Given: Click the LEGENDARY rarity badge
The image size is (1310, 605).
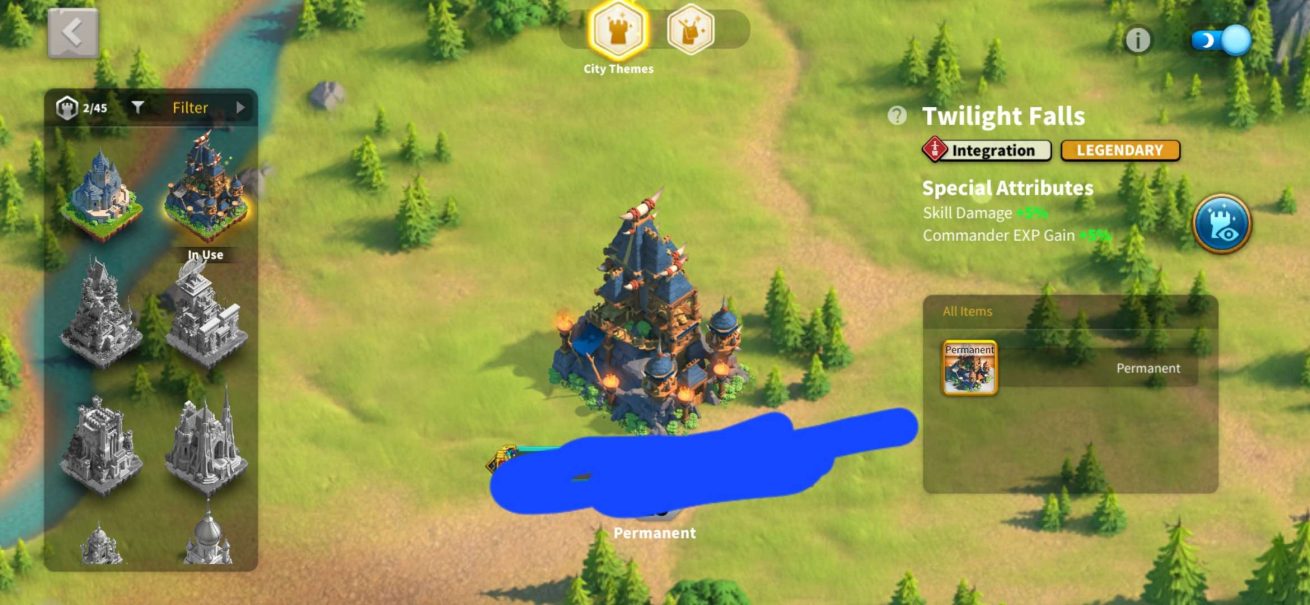Looking at the screenshot, I should click(x=1120, y=151).
